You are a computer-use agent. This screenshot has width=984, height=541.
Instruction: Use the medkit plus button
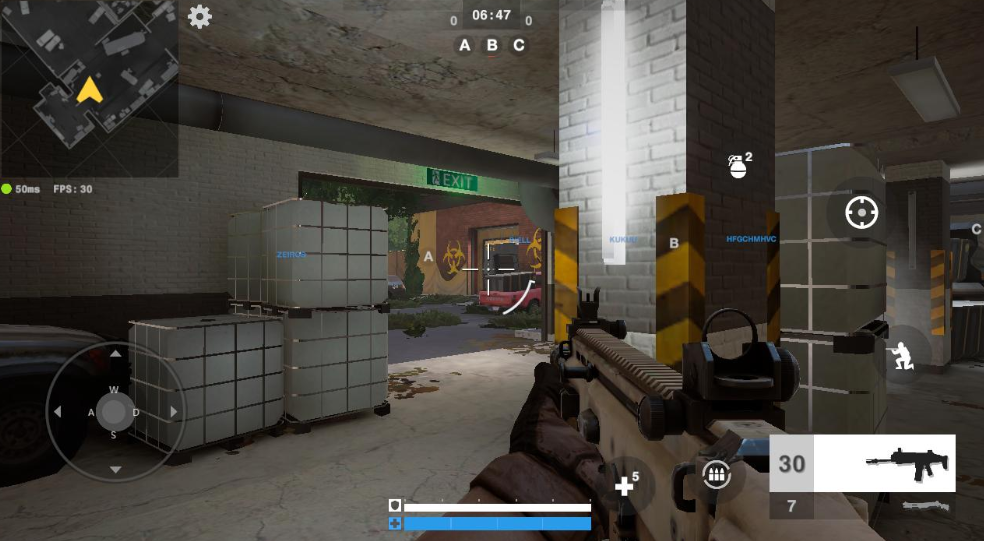tap(627, 485)
